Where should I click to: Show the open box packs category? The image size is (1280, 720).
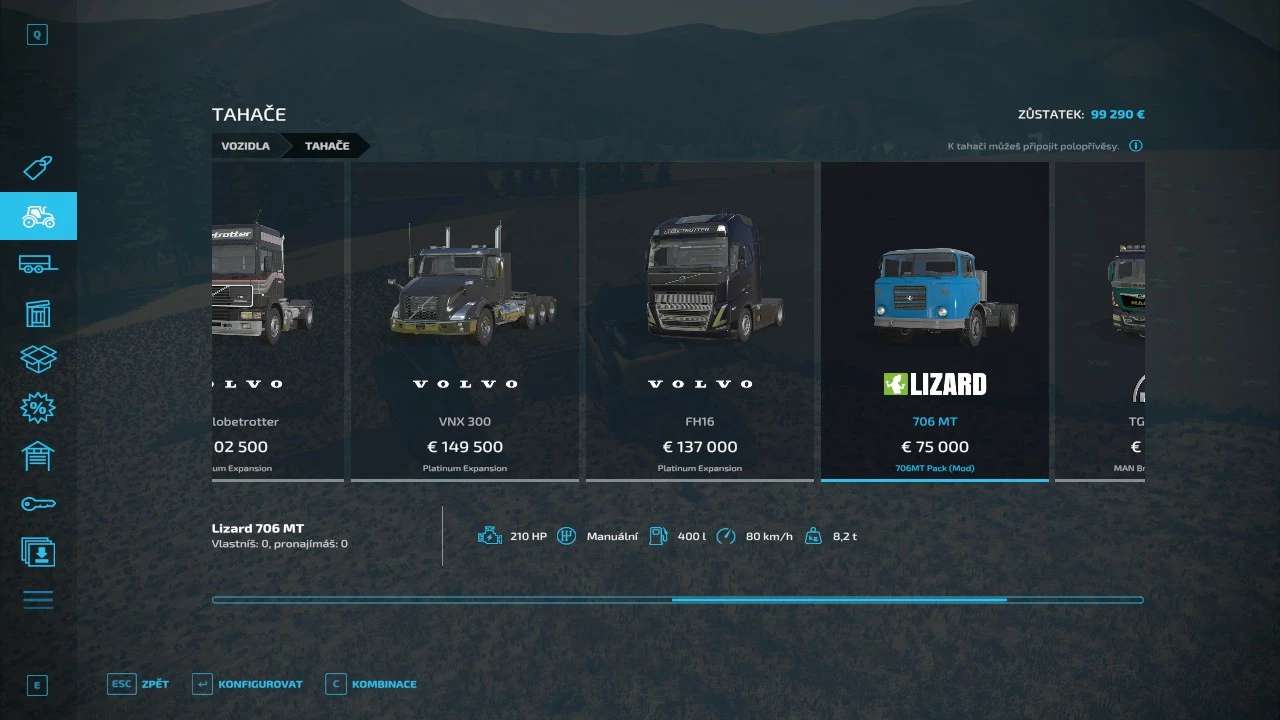coord(38,359)
